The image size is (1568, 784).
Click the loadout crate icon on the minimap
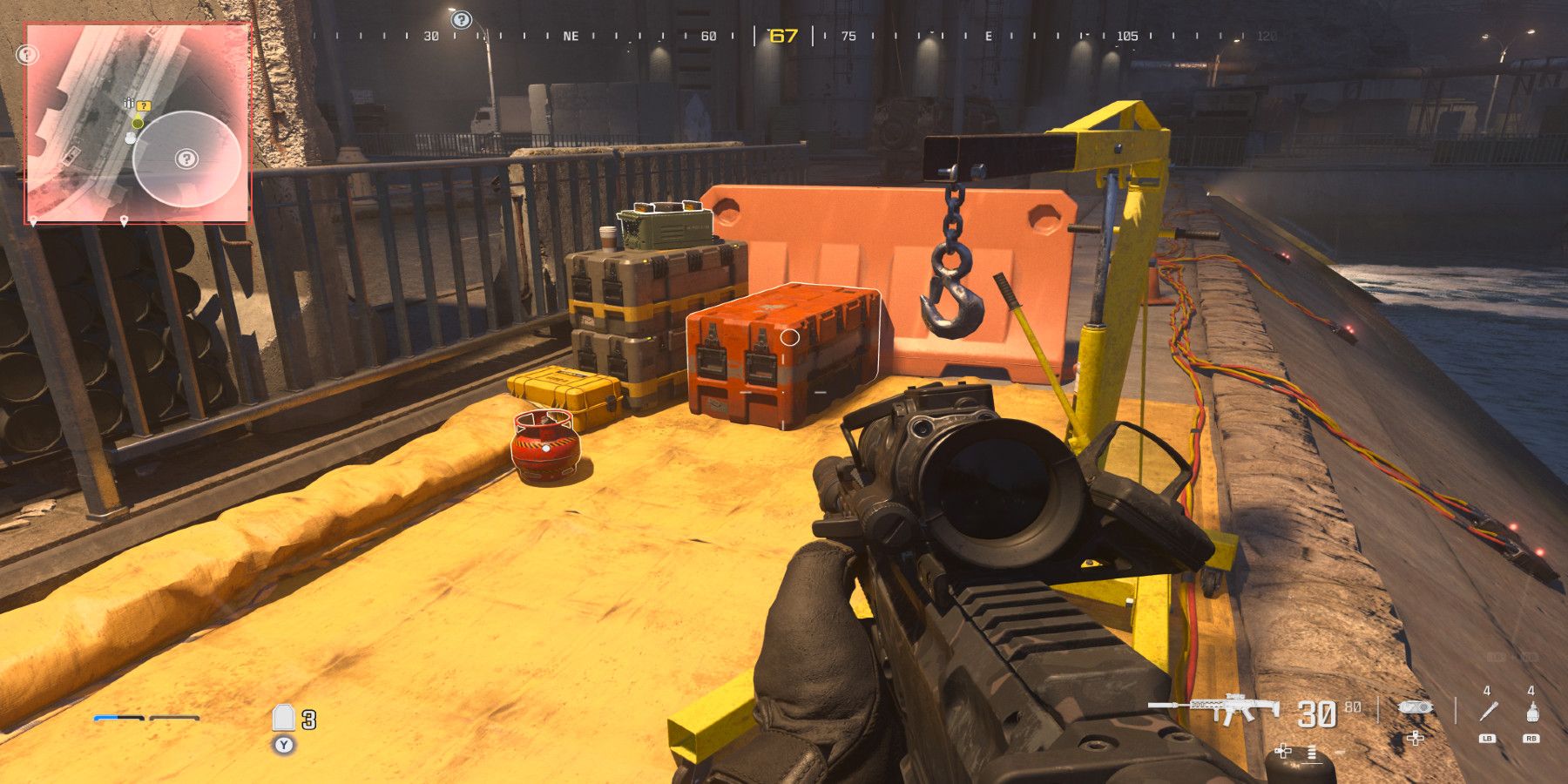click(x=129, y=103)
